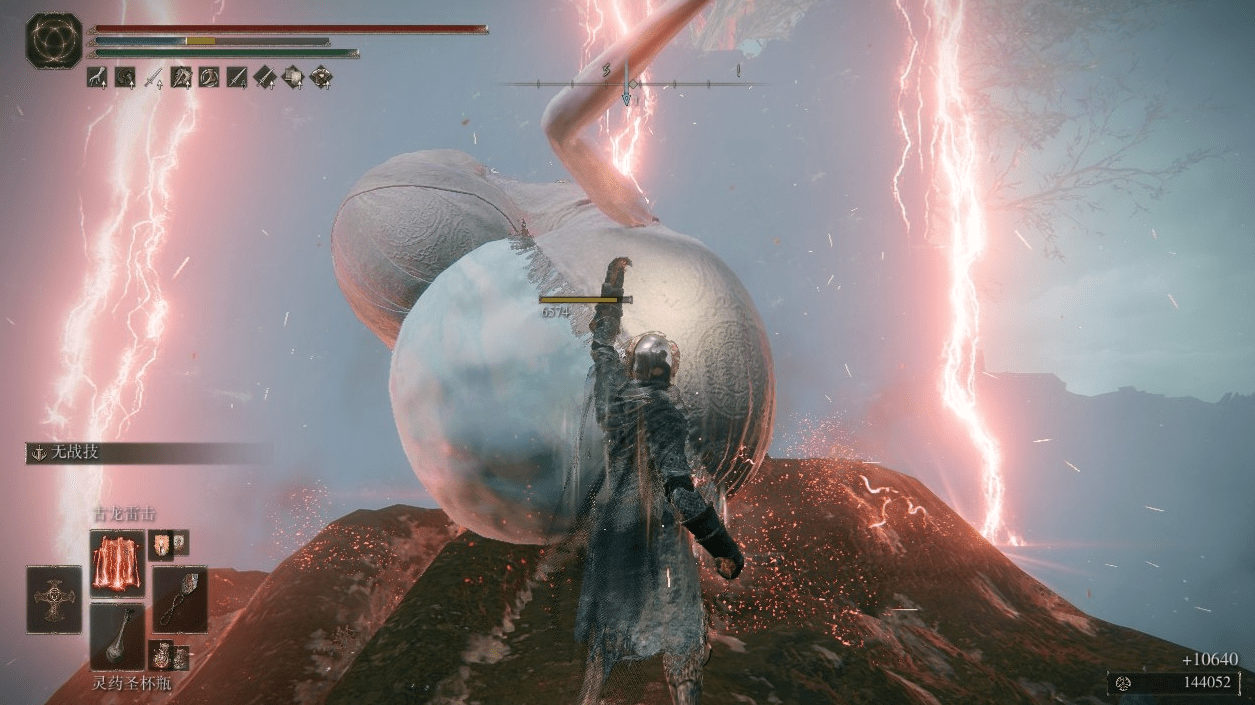
Task: Open the glowing circular character emblem
Action: click(54, 41)
